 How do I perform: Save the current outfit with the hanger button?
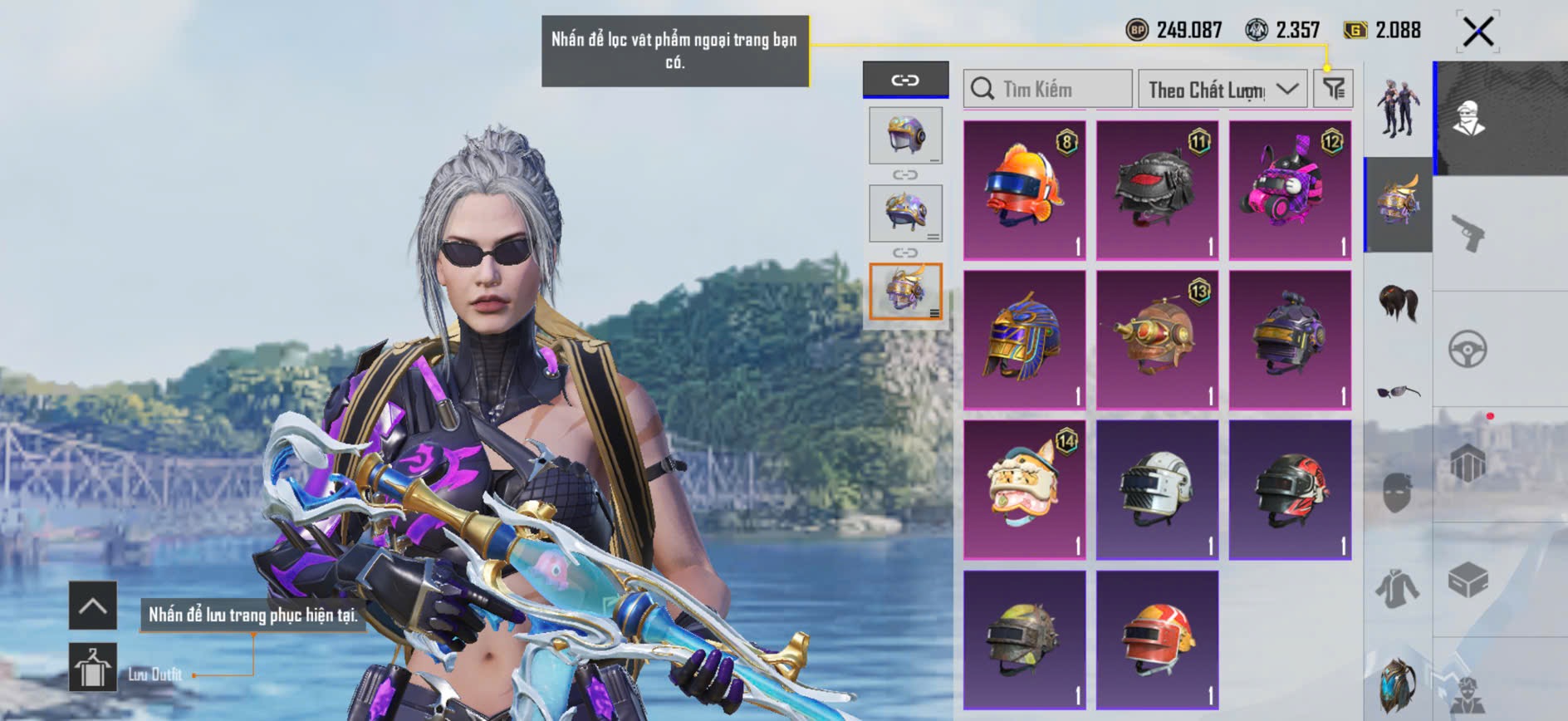(x=92, y=667)
